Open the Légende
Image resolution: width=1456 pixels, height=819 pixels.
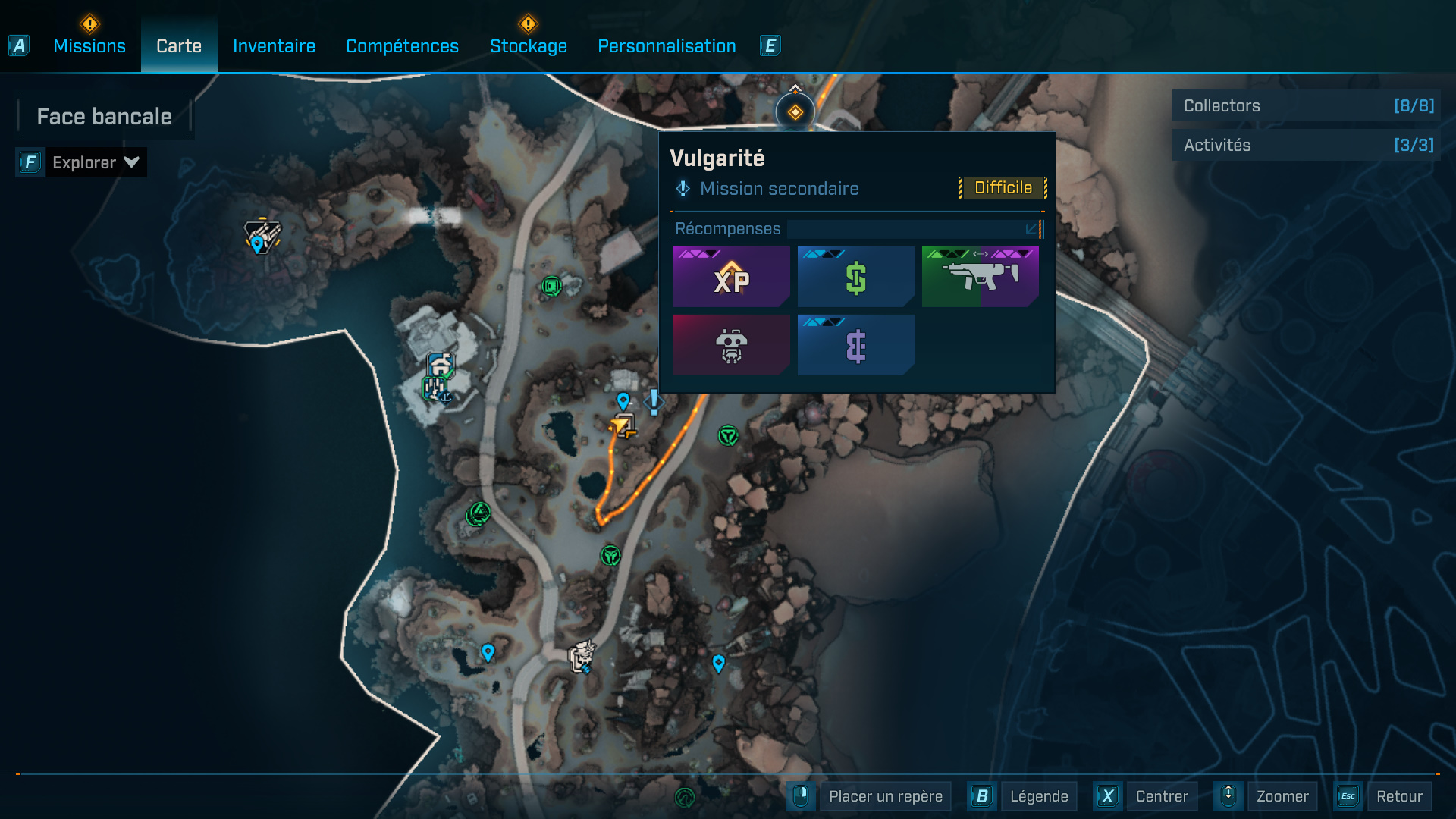point(1038,796)
